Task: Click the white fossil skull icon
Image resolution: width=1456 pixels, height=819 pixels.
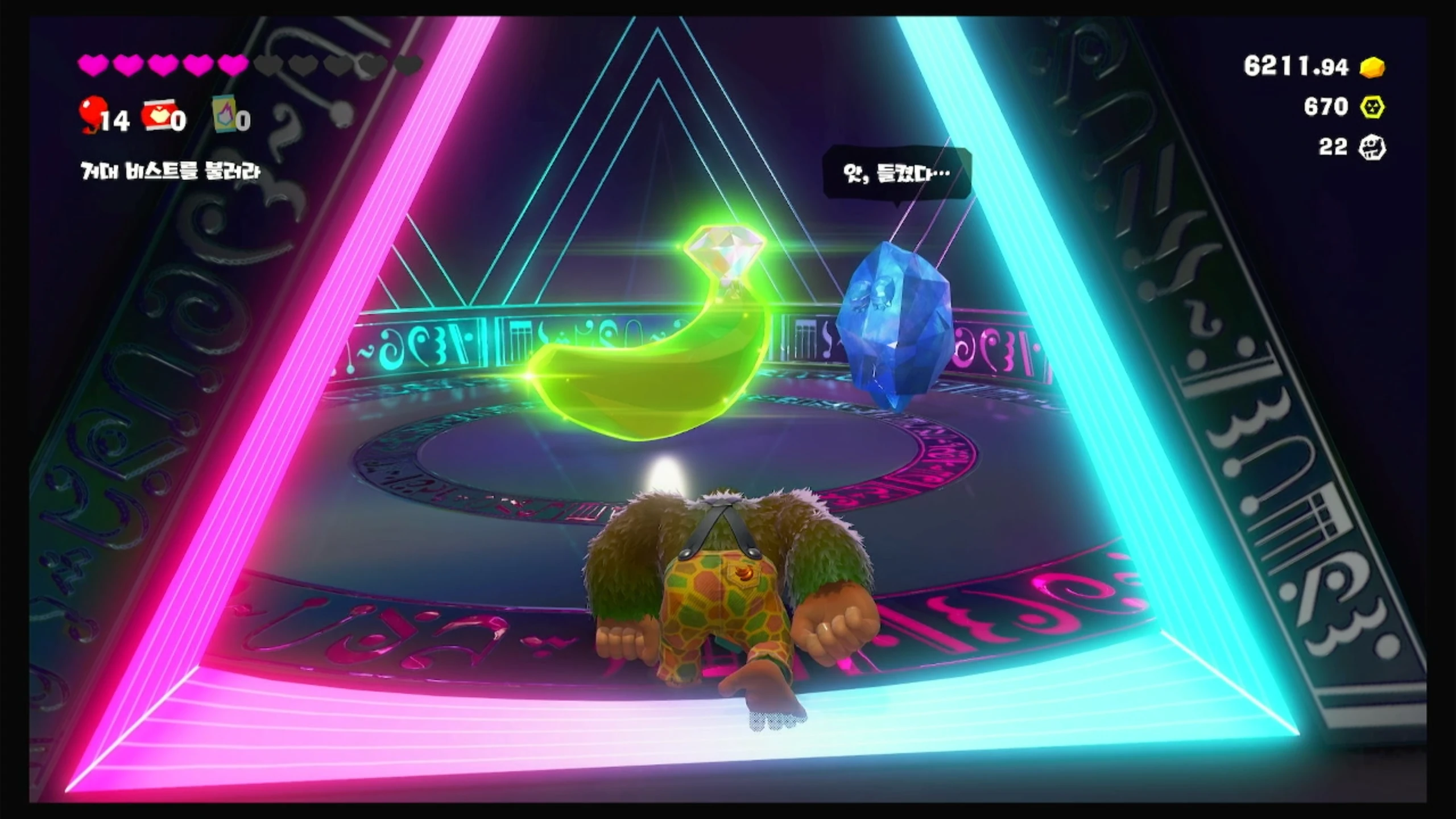Action: [x=1372, y=148]
